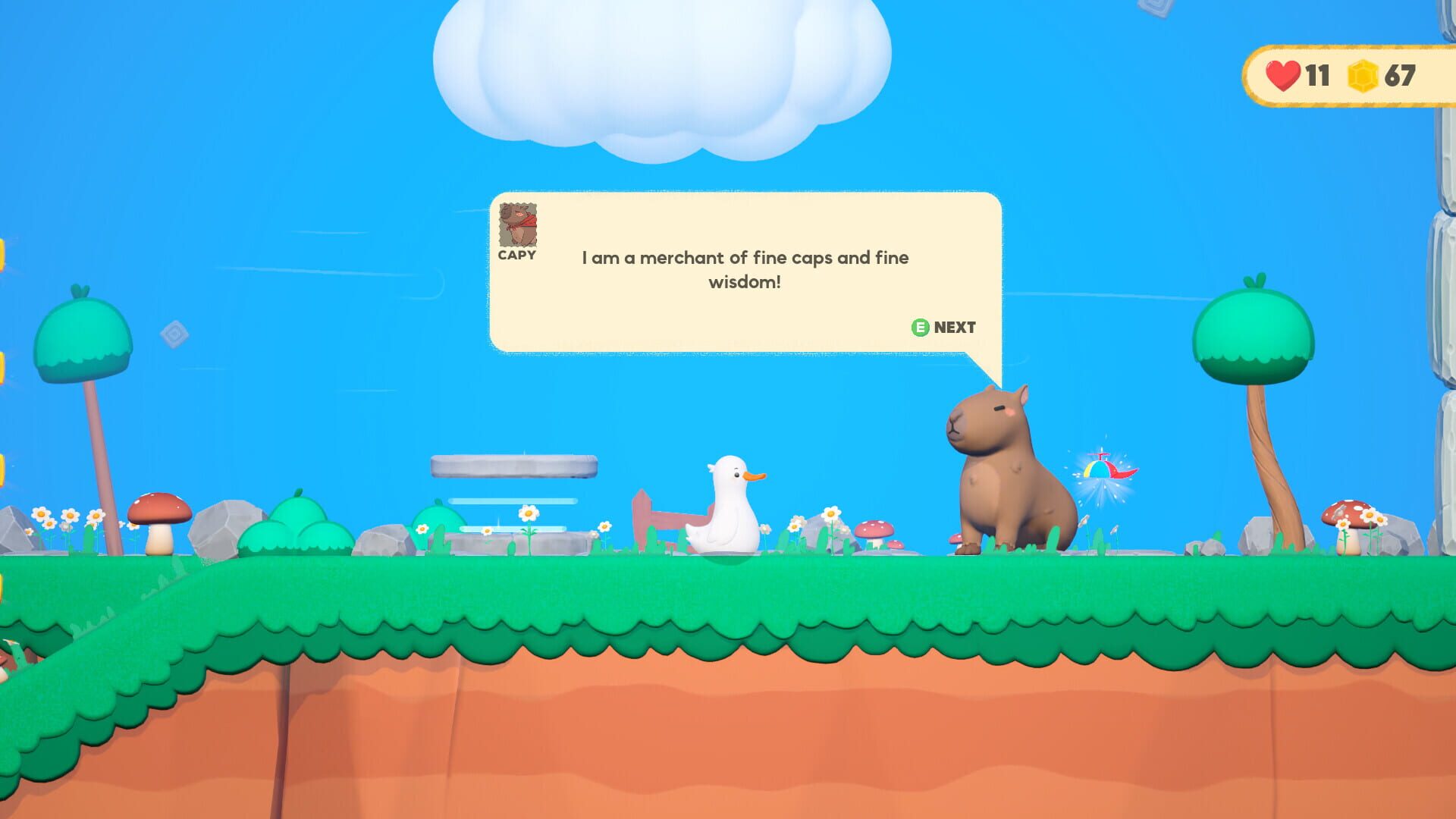This screenshot has height=819, width=1456.
Task: Advance dialogue with the NEXT button
Action: click(x=943, y=328)
